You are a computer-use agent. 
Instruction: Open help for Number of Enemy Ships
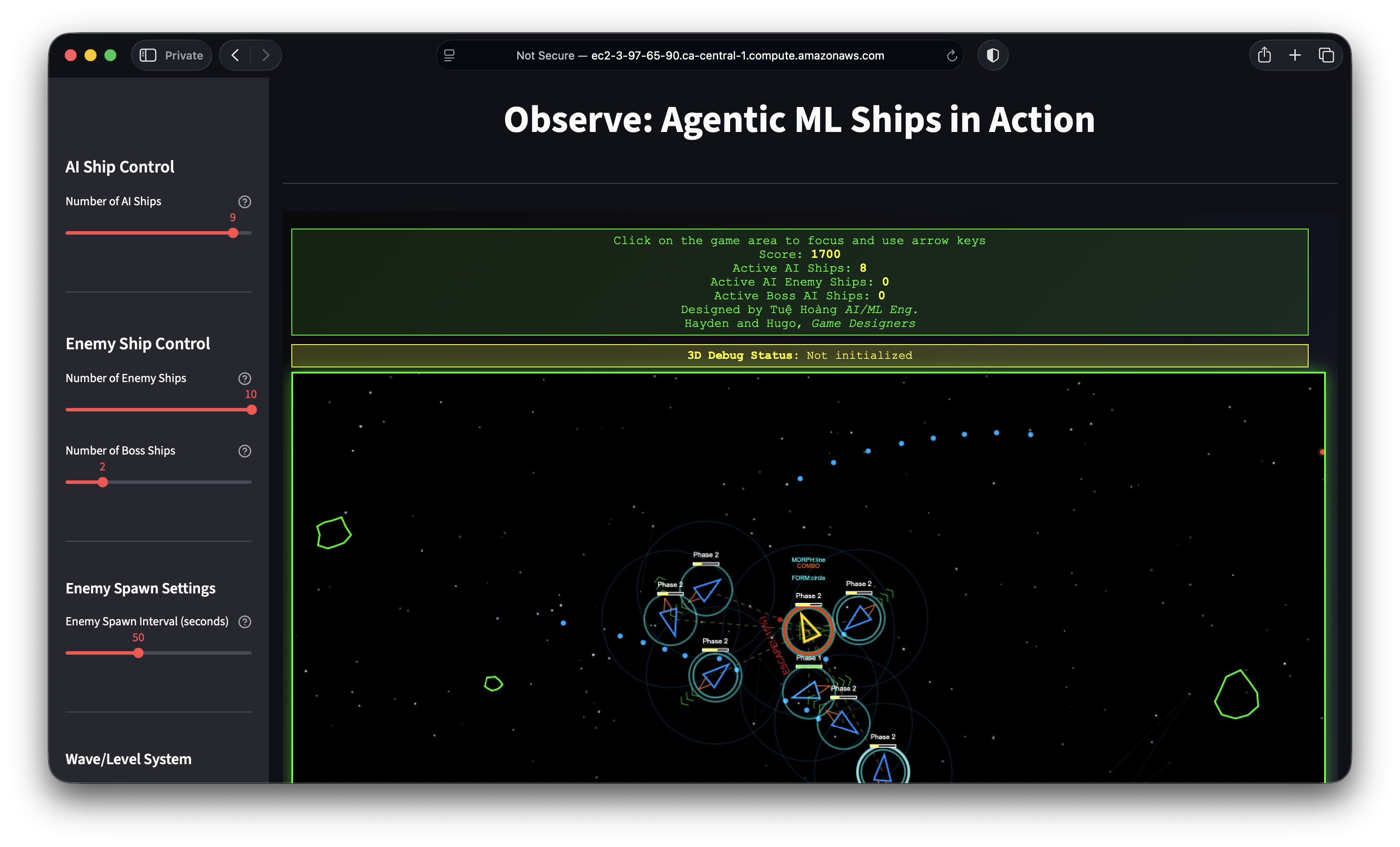click(244, 379)
